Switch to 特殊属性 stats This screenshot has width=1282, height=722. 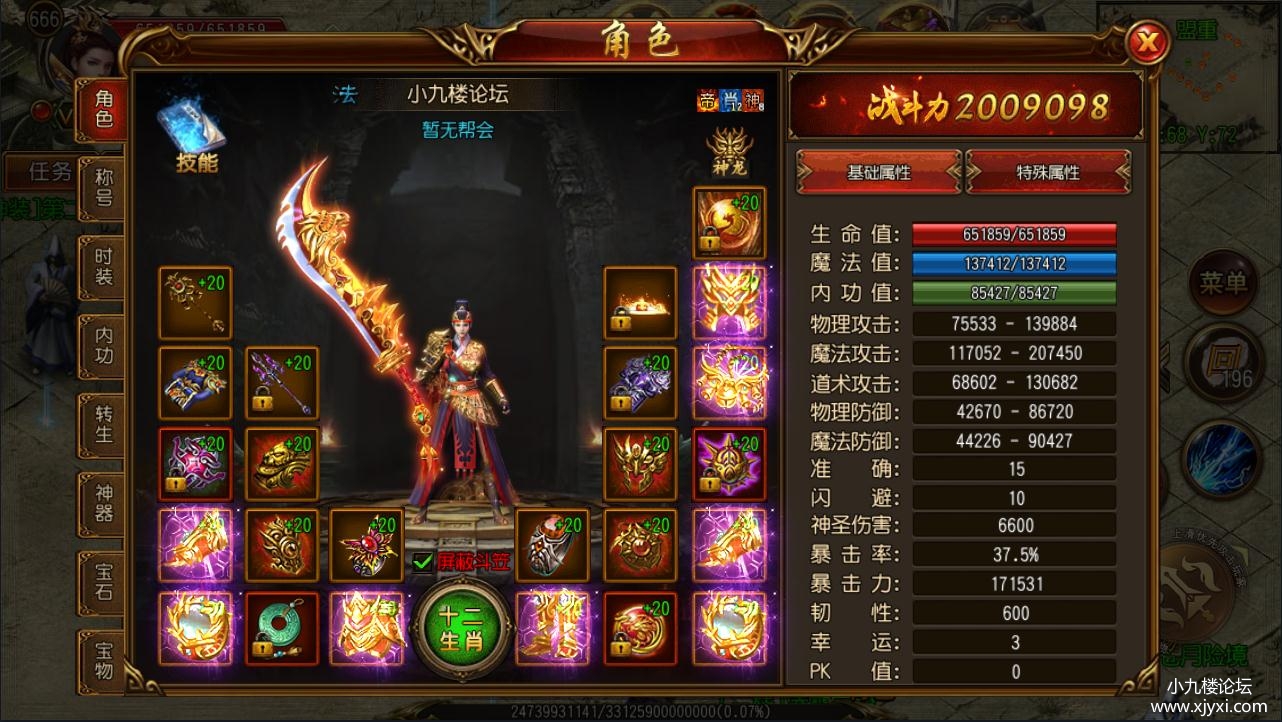click(1048, 172)
